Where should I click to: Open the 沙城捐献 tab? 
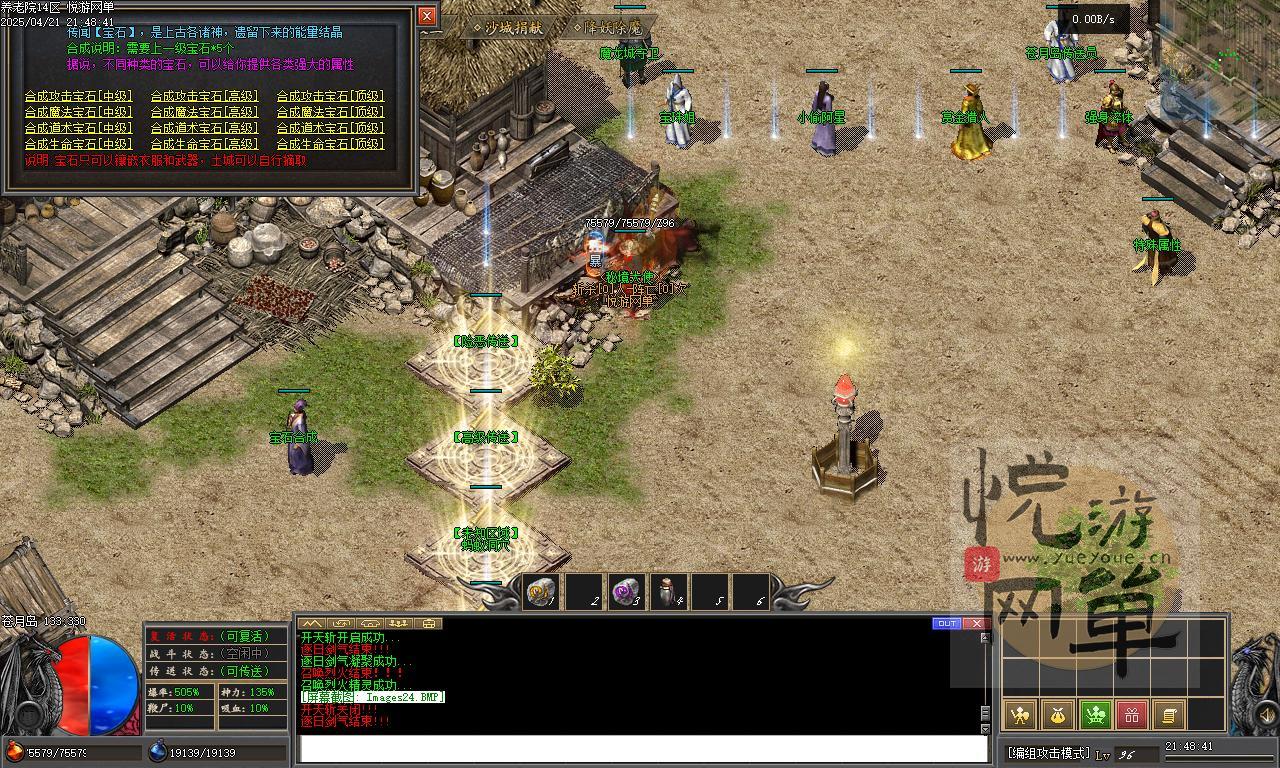click(x=512, y=28)
